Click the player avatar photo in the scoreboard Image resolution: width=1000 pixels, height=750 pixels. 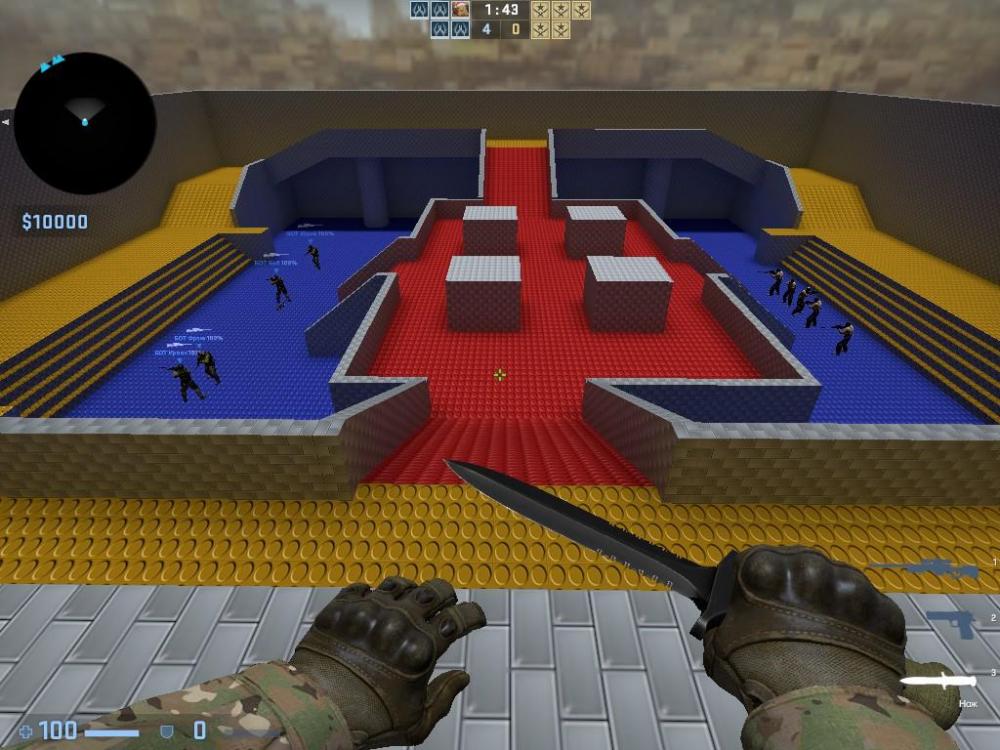click(x=460, y=10)
